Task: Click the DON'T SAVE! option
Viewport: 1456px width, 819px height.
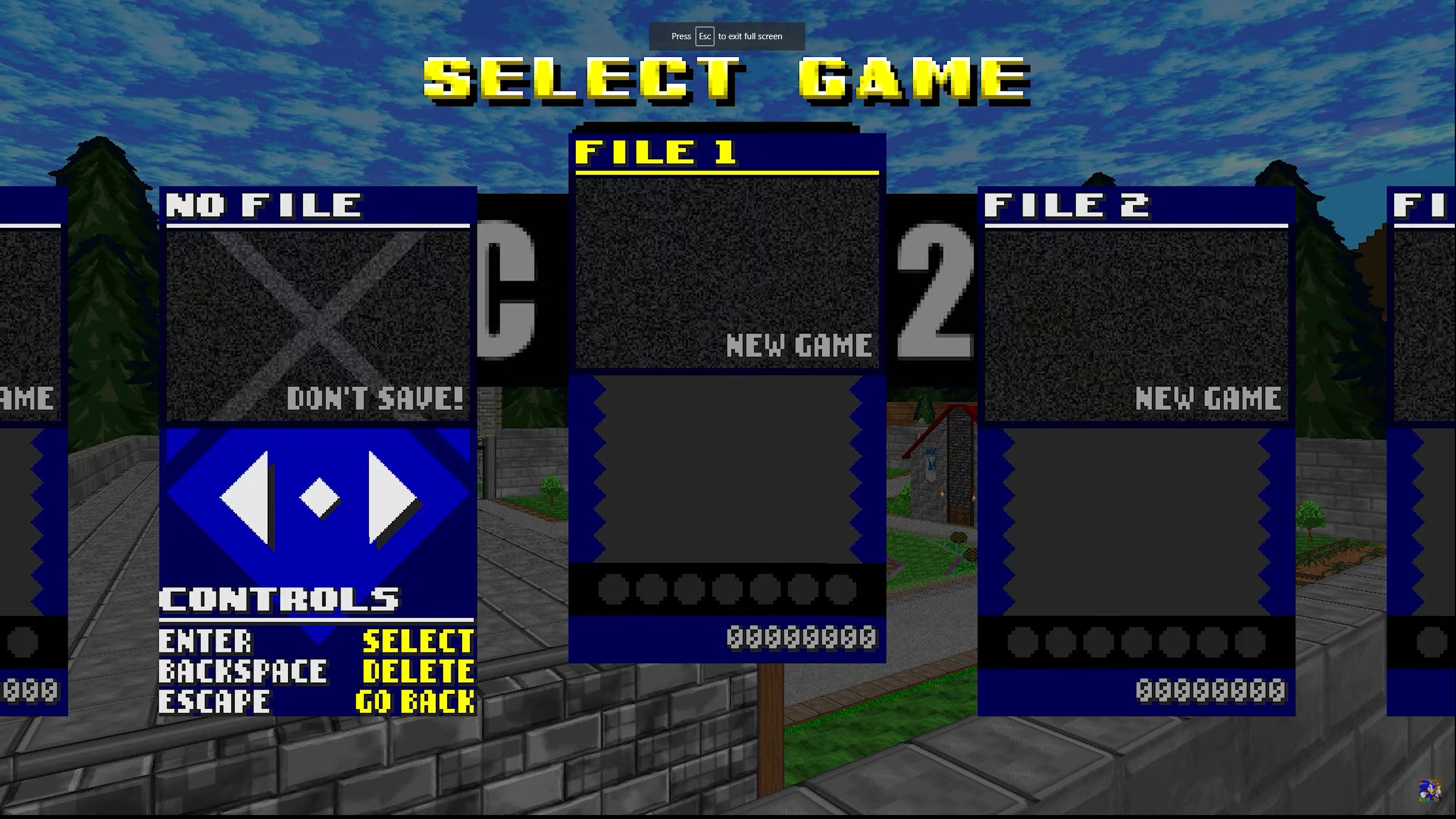Action: tap(375, 398)
